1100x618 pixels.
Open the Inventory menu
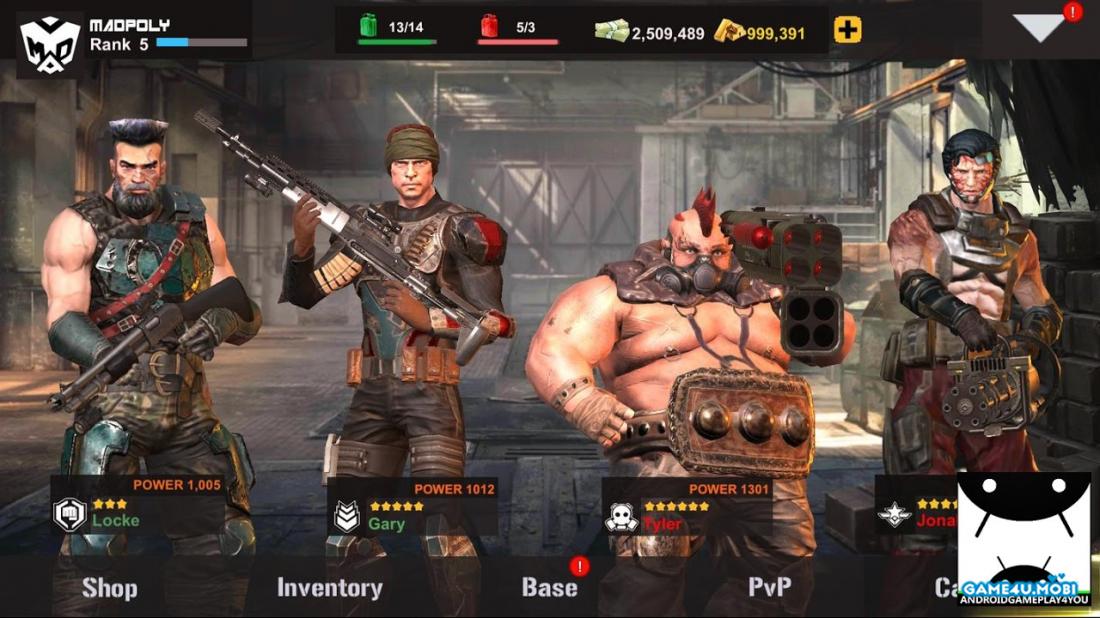click(329, 588)
